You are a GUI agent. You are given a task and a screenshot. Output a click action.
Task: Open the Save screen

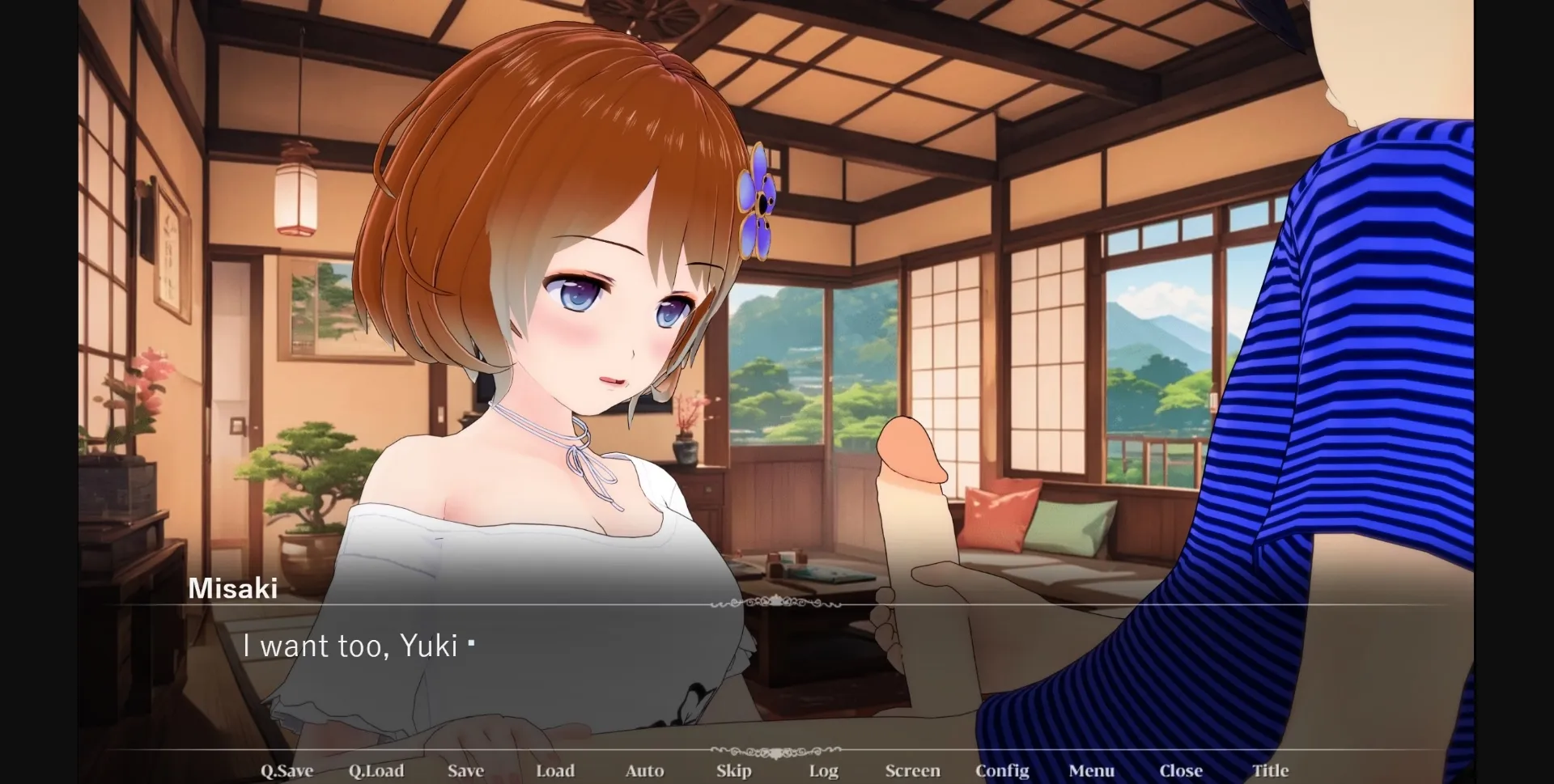465,770
